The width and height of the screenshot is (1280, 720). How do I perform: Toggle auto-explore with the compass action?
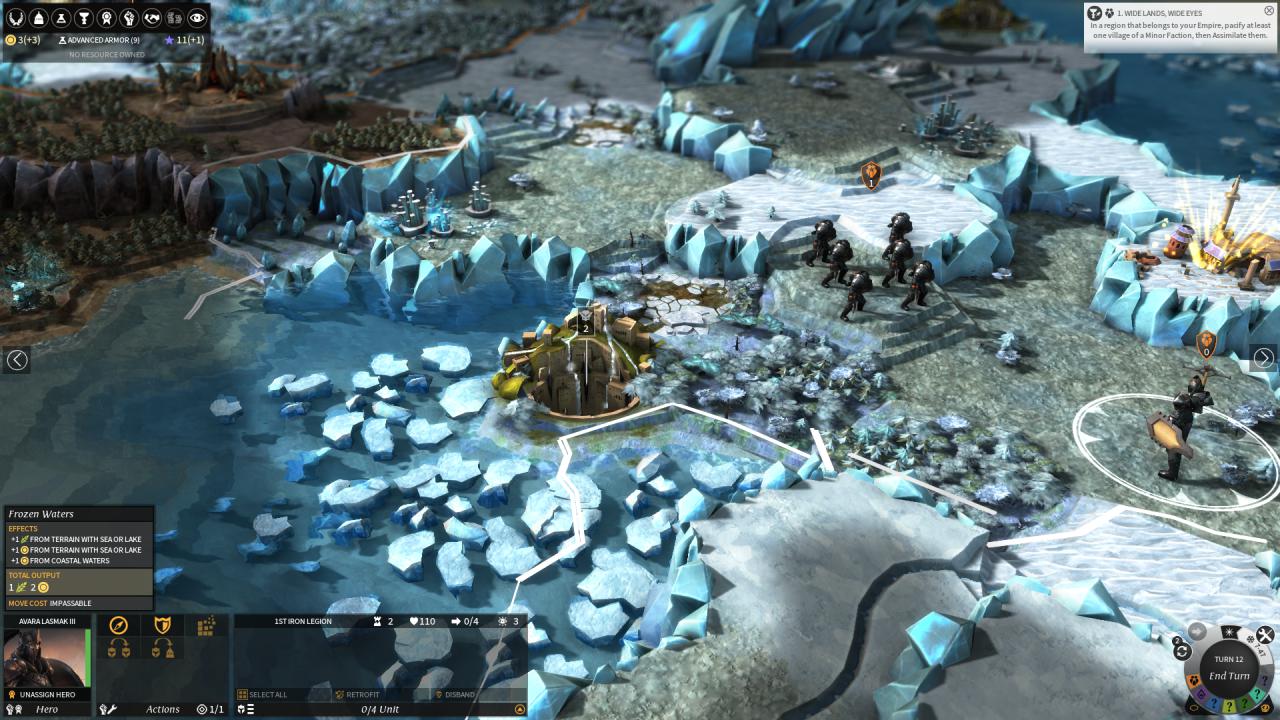(119, 625)
